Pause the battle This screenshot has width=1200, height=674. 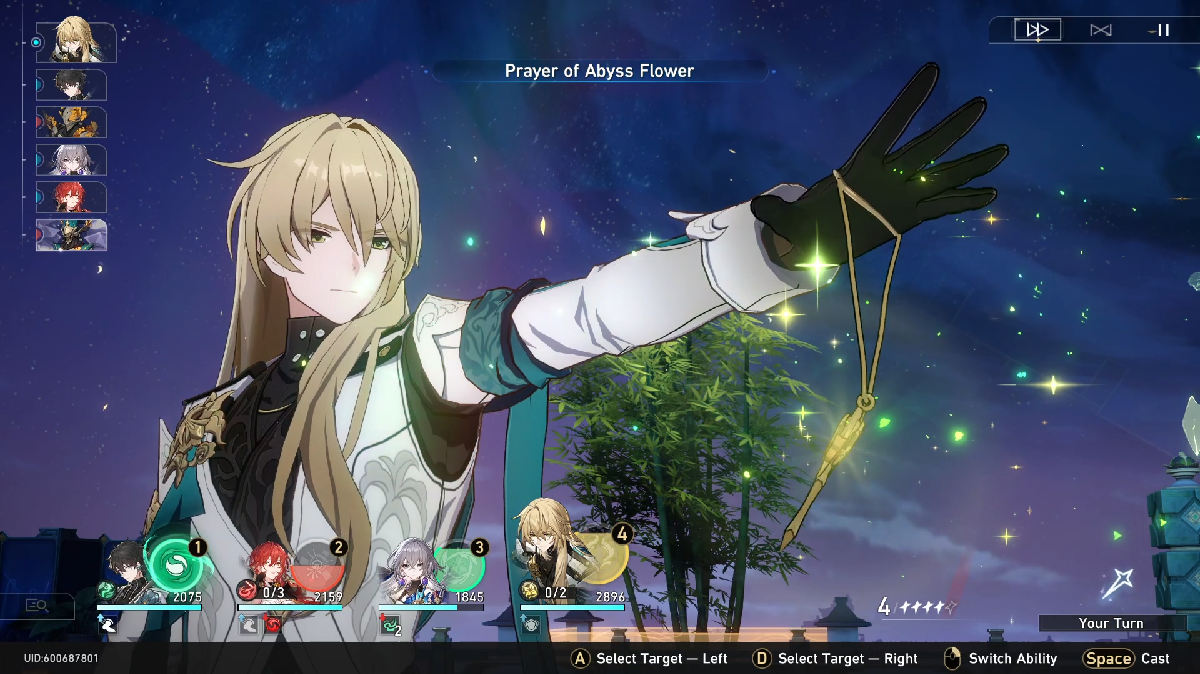coord(1162,30)
